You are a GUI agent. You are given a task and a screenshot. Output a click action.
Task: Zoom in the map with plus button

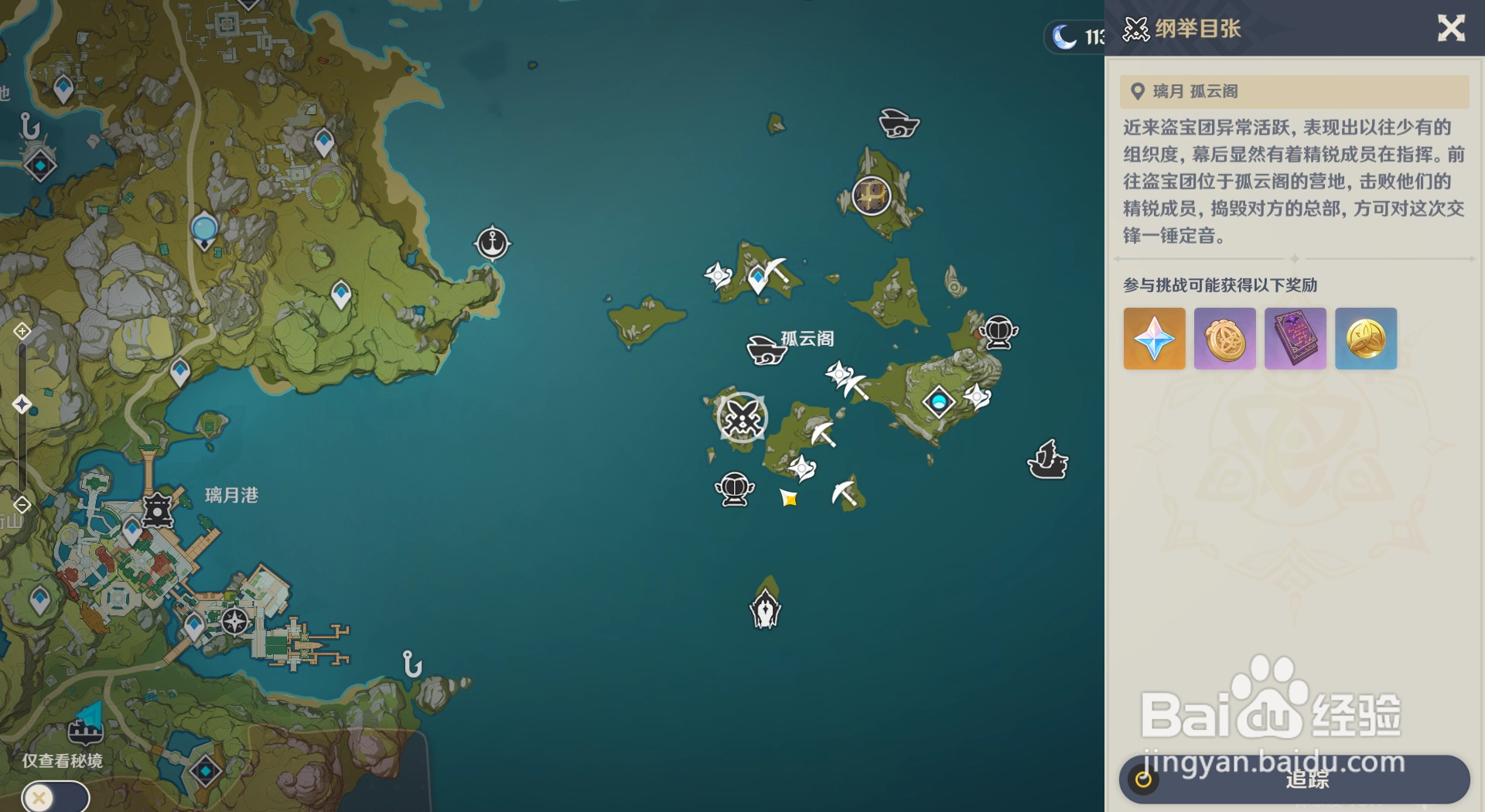[x=22, y=331]
